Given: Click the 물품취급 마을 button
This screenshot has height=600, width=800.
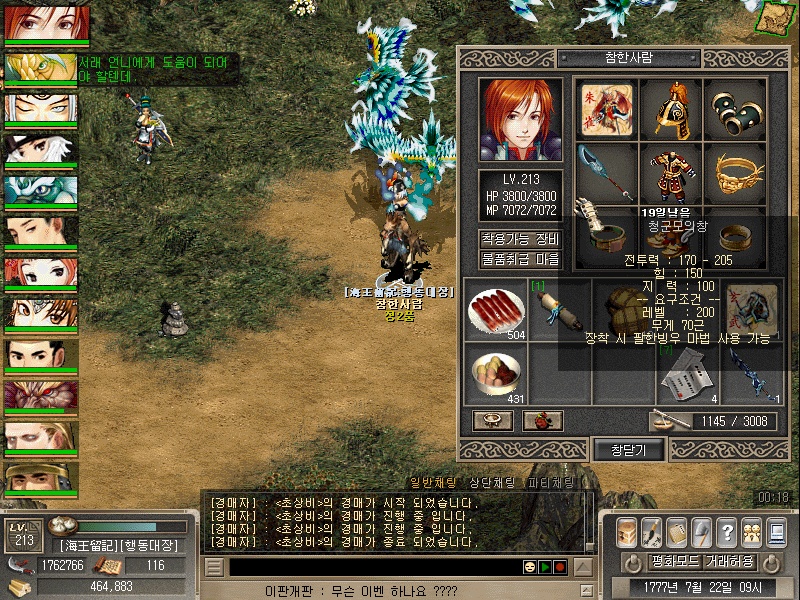Looking at the screenshot, I should (520, 259).
